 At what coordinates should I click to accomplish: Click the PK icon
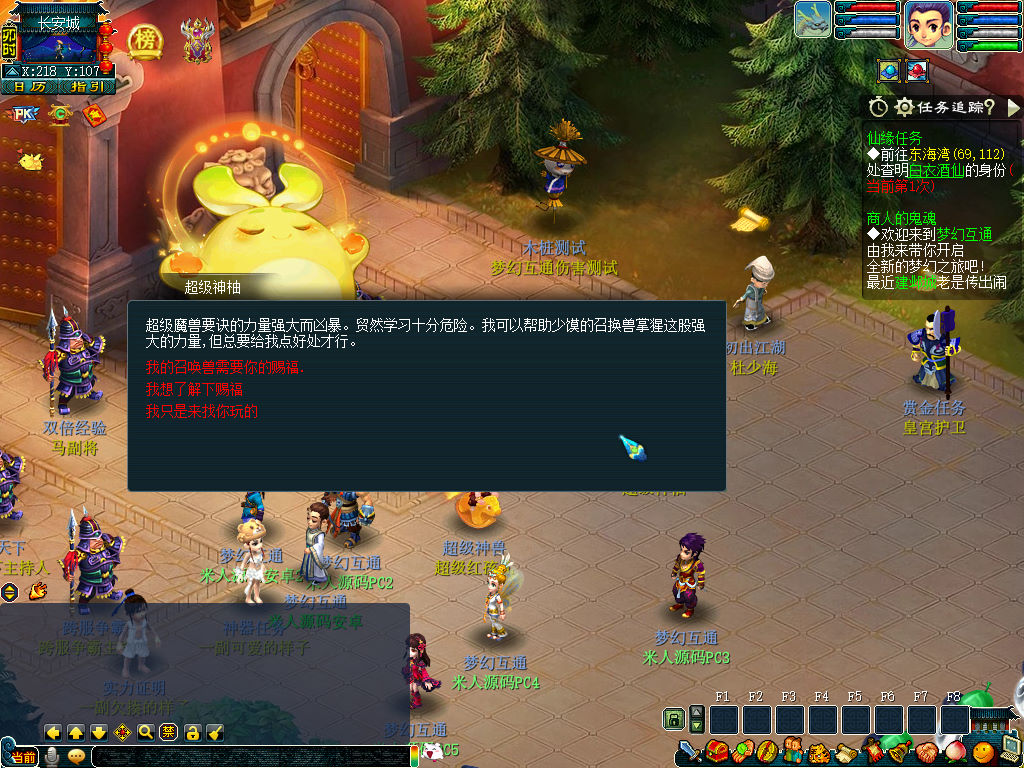click(23, 114)
